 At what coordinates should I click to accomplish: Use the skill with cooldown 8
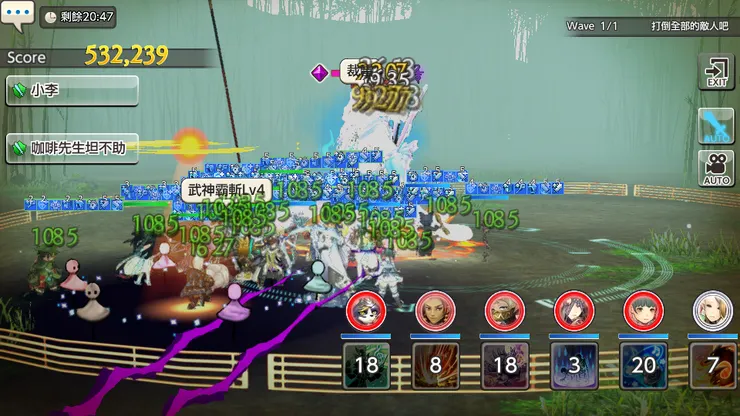[436, 364]
